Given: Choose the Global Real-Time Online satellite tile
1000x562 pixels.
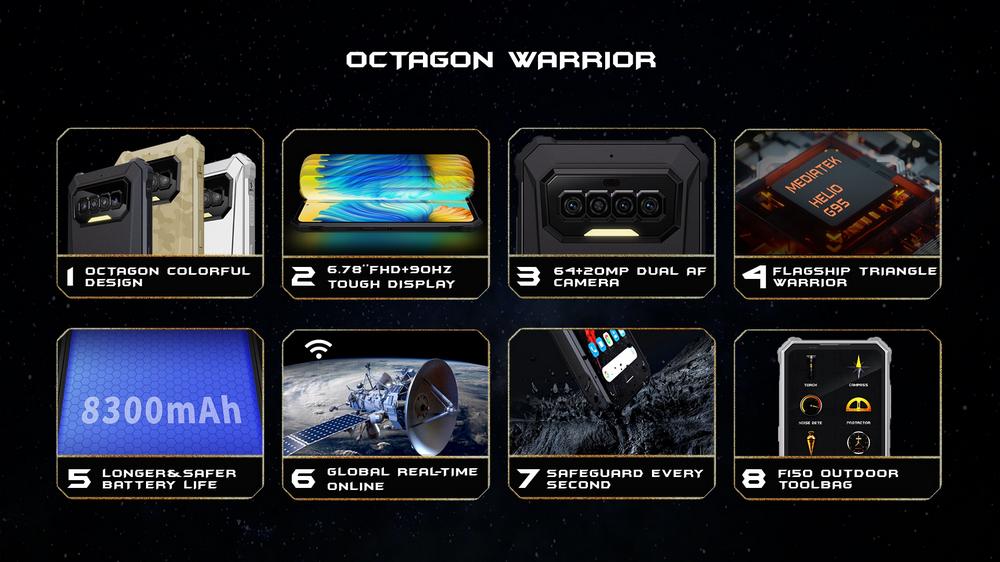Looking at the screenshot, I should tap(386, 413).
